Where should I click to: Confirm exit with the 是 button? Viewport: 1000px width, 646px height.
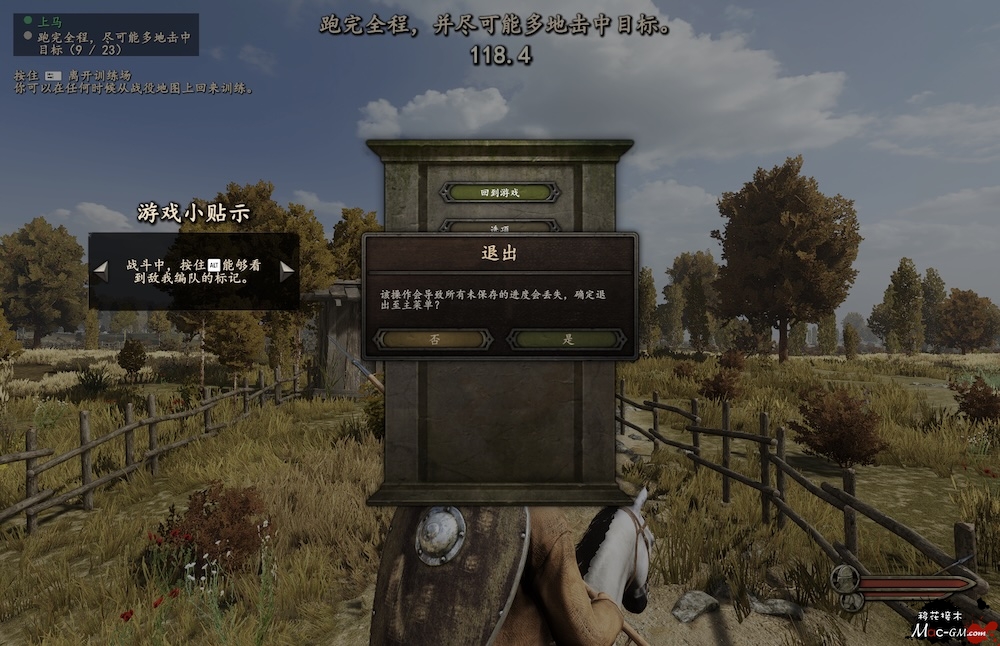point(567,340)
